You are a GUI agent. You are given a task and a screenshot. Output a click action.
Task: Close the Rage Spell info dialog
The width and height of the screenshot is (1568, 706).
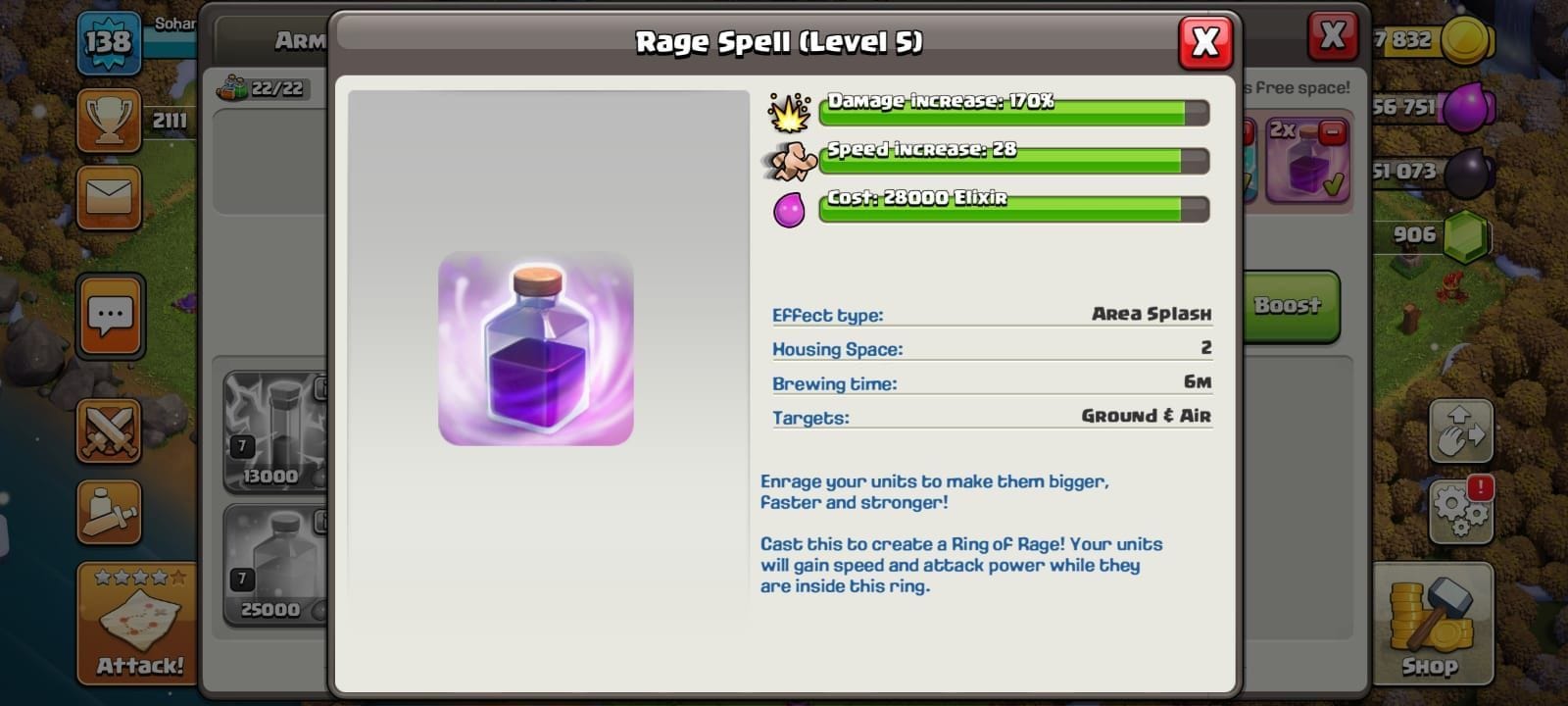(1205, 43)
